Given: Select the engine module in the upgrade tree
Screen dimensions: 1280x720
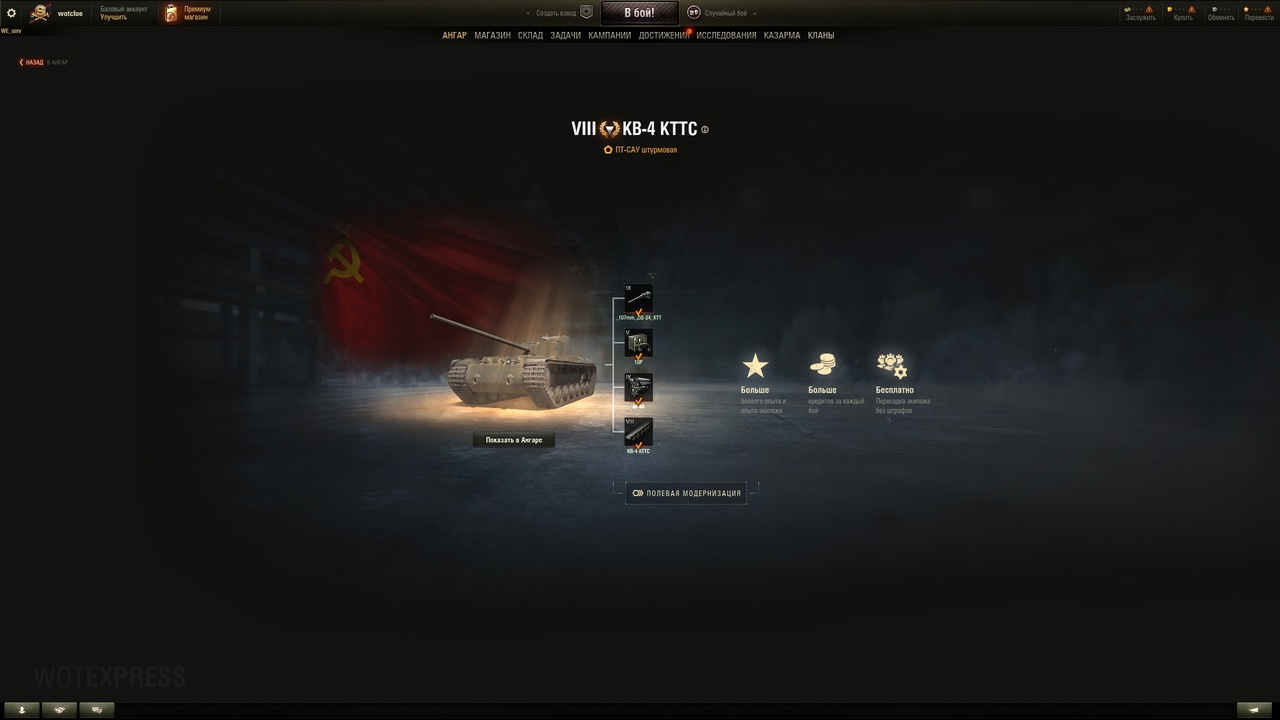Looking at the screenshot, I should coord(639,388).
